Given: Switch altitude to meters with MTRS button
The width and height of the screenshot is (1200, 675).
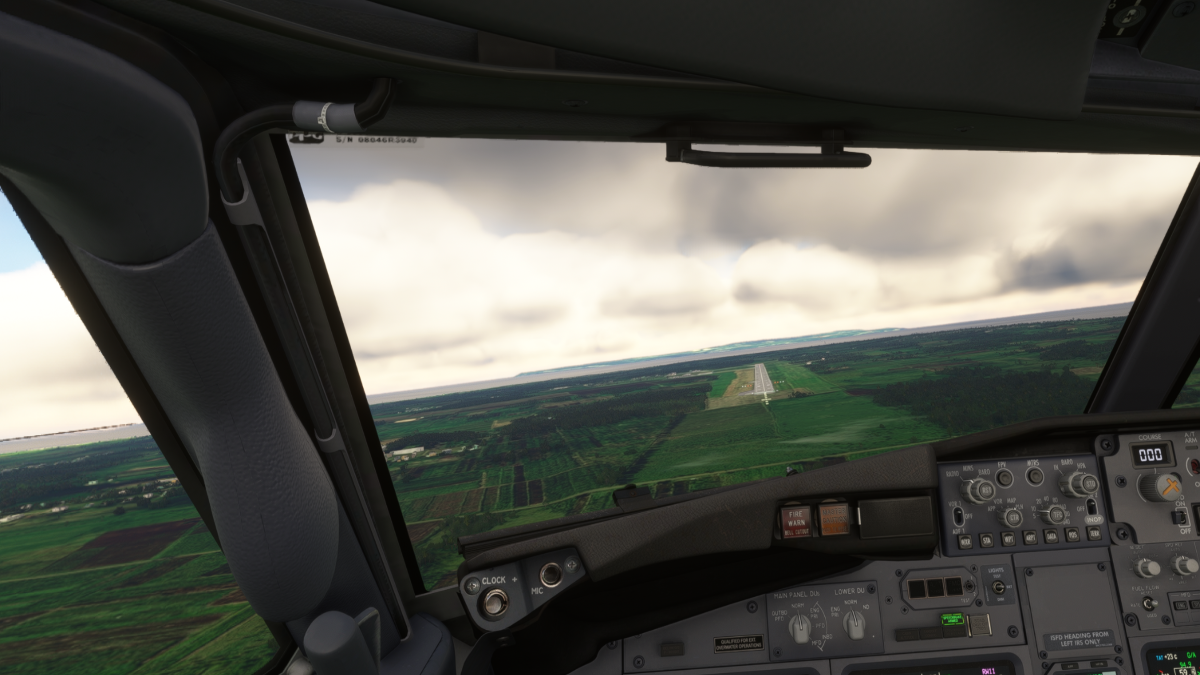Looking at the screenshot, I should point(1035,476).
